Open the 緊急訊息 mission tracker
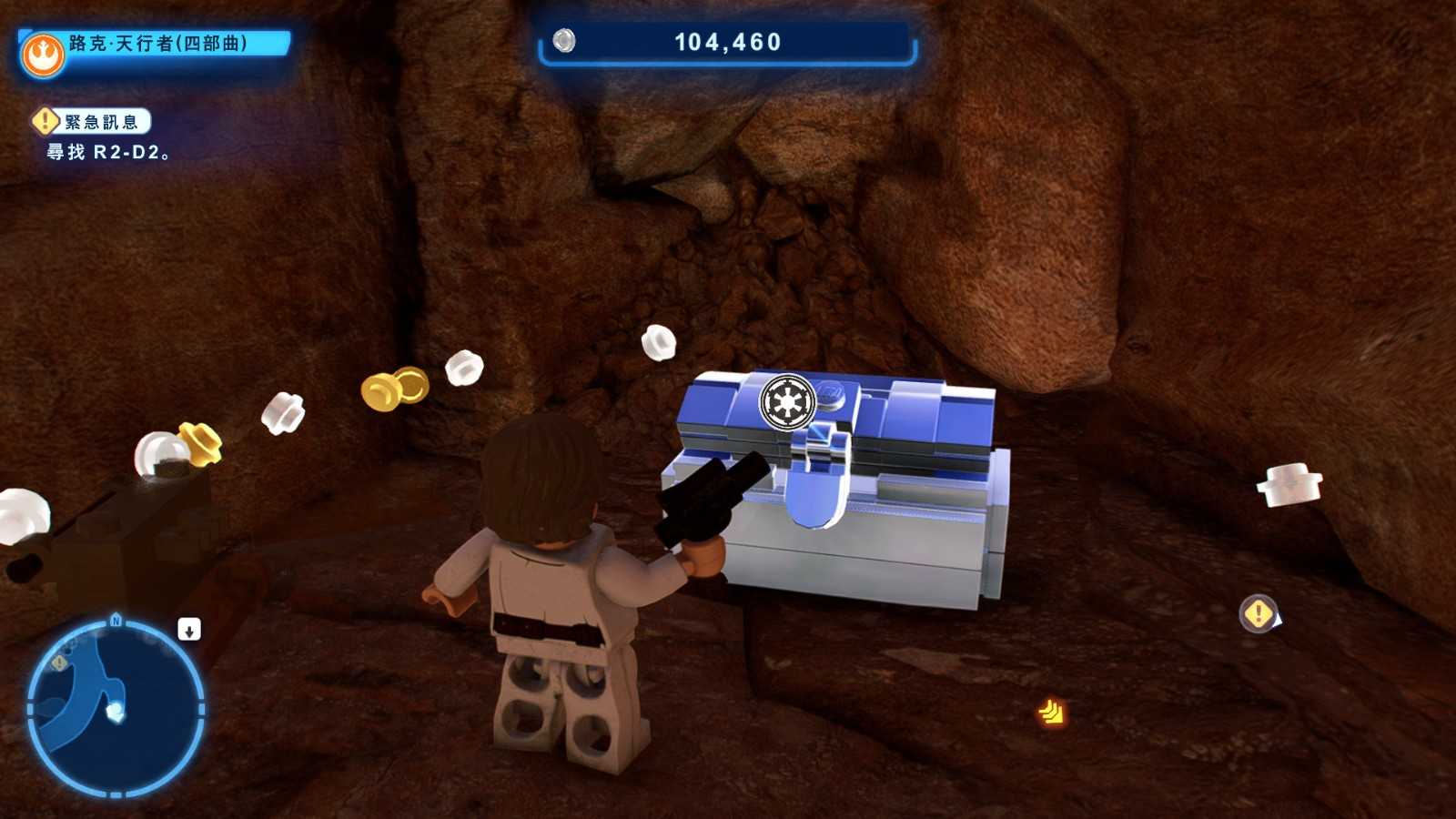The image size is (1456, 819). [x=93, y=122]
